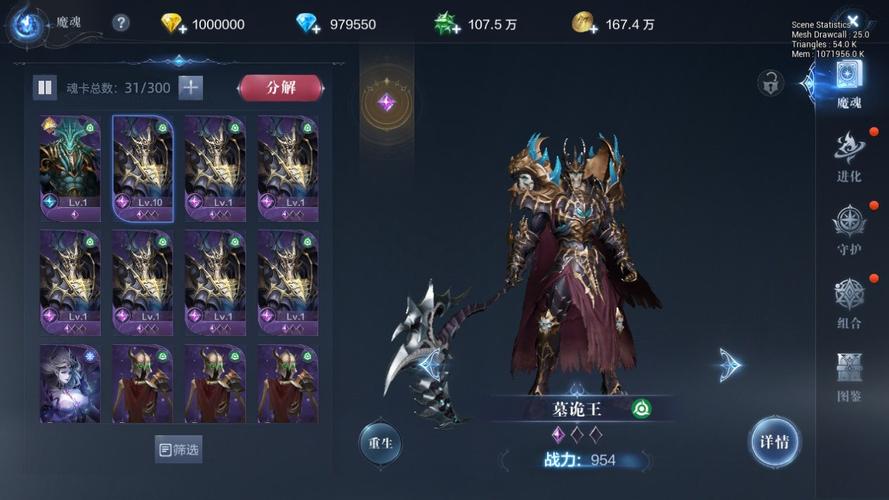
Task: Open the 组合 combination tab
Action: pyautogui.click(x=849, y=302)
